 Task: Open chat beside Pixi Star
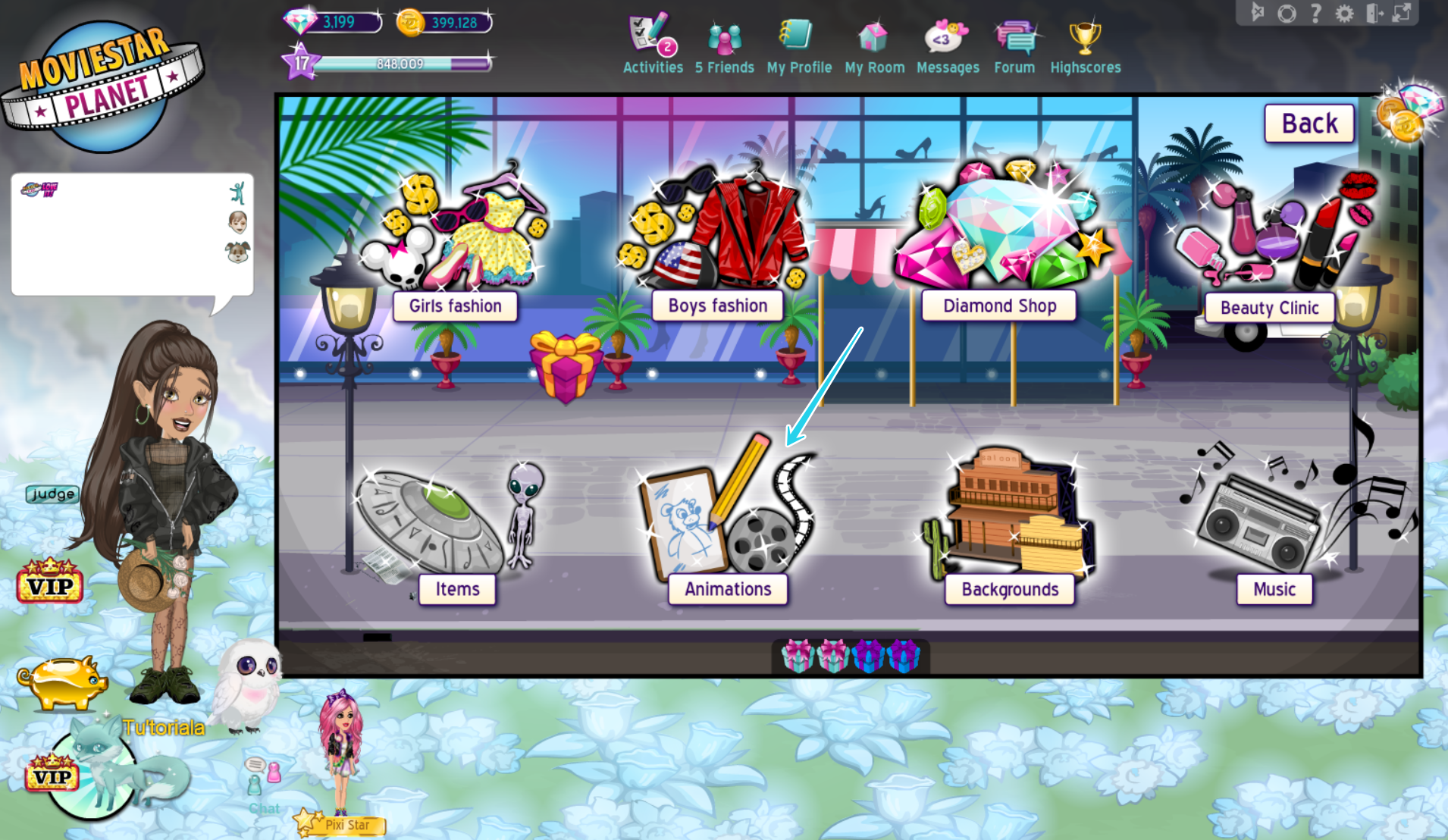tap(264, 773)
